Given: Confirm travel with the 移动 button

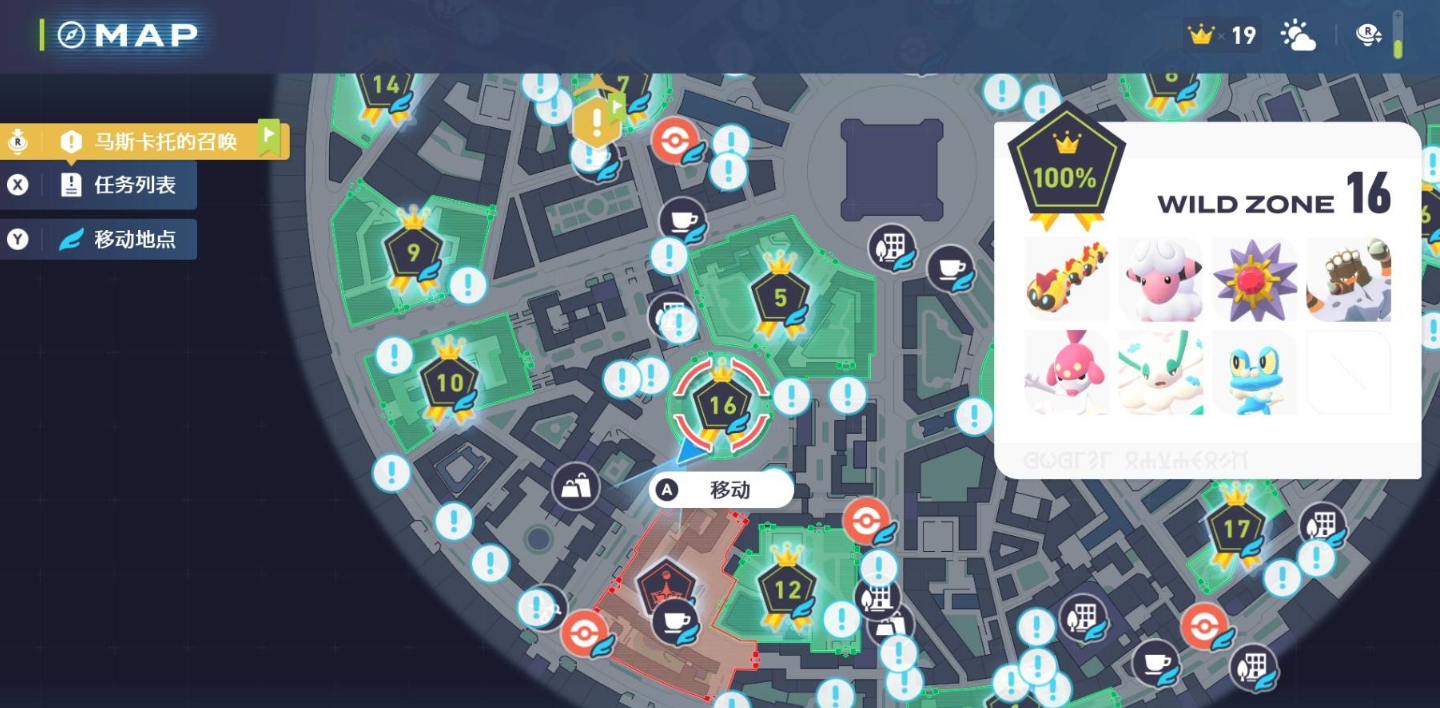Looking at the screenshot, I should (x=721, y=490).
